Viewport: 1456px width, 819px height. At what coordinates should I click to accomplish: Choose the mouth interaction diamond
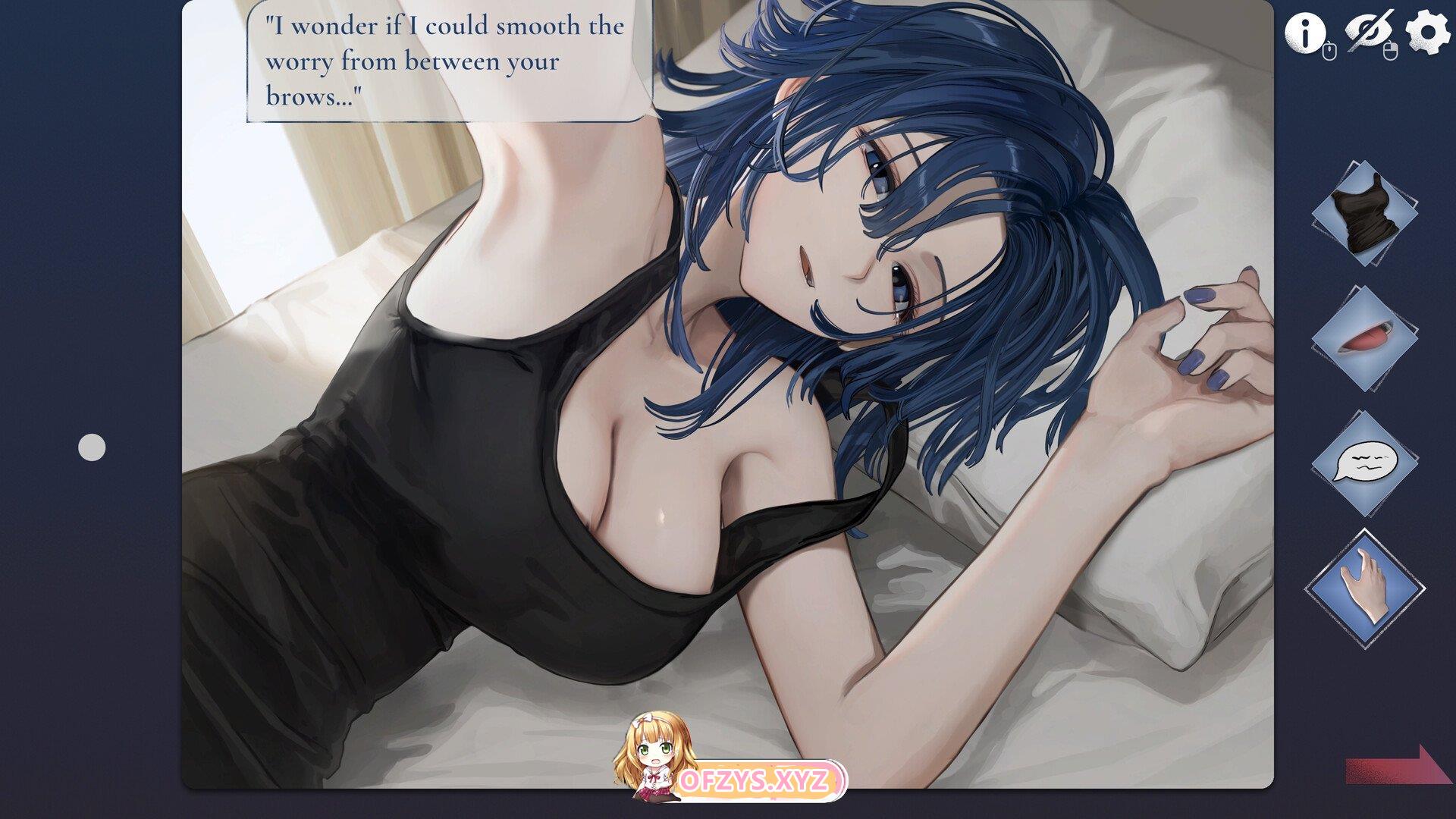coord(1364,339)
